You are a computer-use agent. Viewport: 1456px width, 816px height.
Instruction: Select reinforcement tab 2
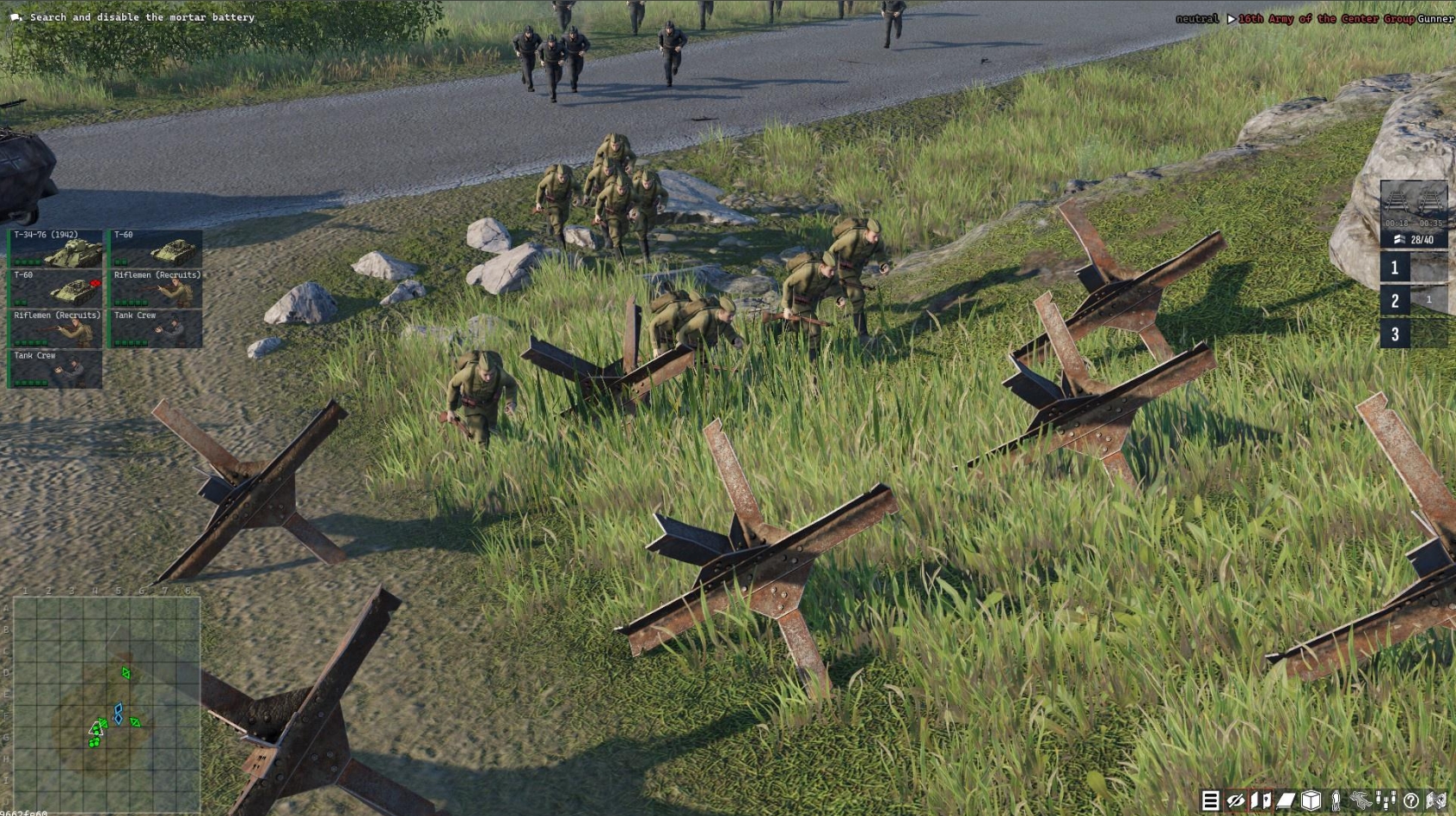pos(1395,301)
